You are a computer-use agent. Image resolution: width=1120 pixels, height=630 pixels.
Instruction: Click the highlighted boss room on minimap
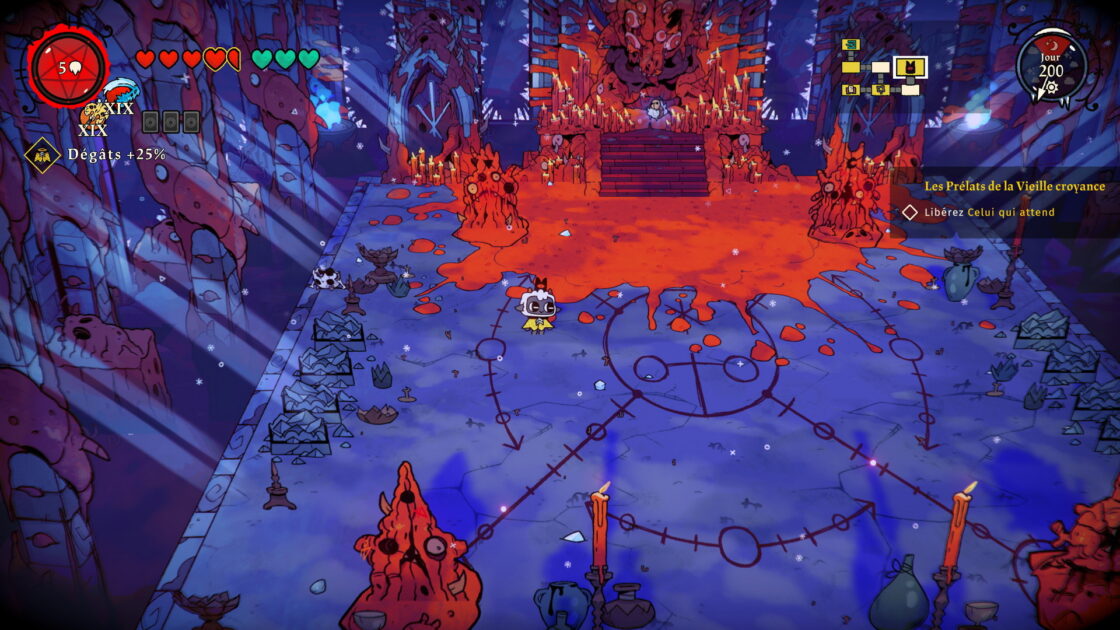click(x=910, y=67)
